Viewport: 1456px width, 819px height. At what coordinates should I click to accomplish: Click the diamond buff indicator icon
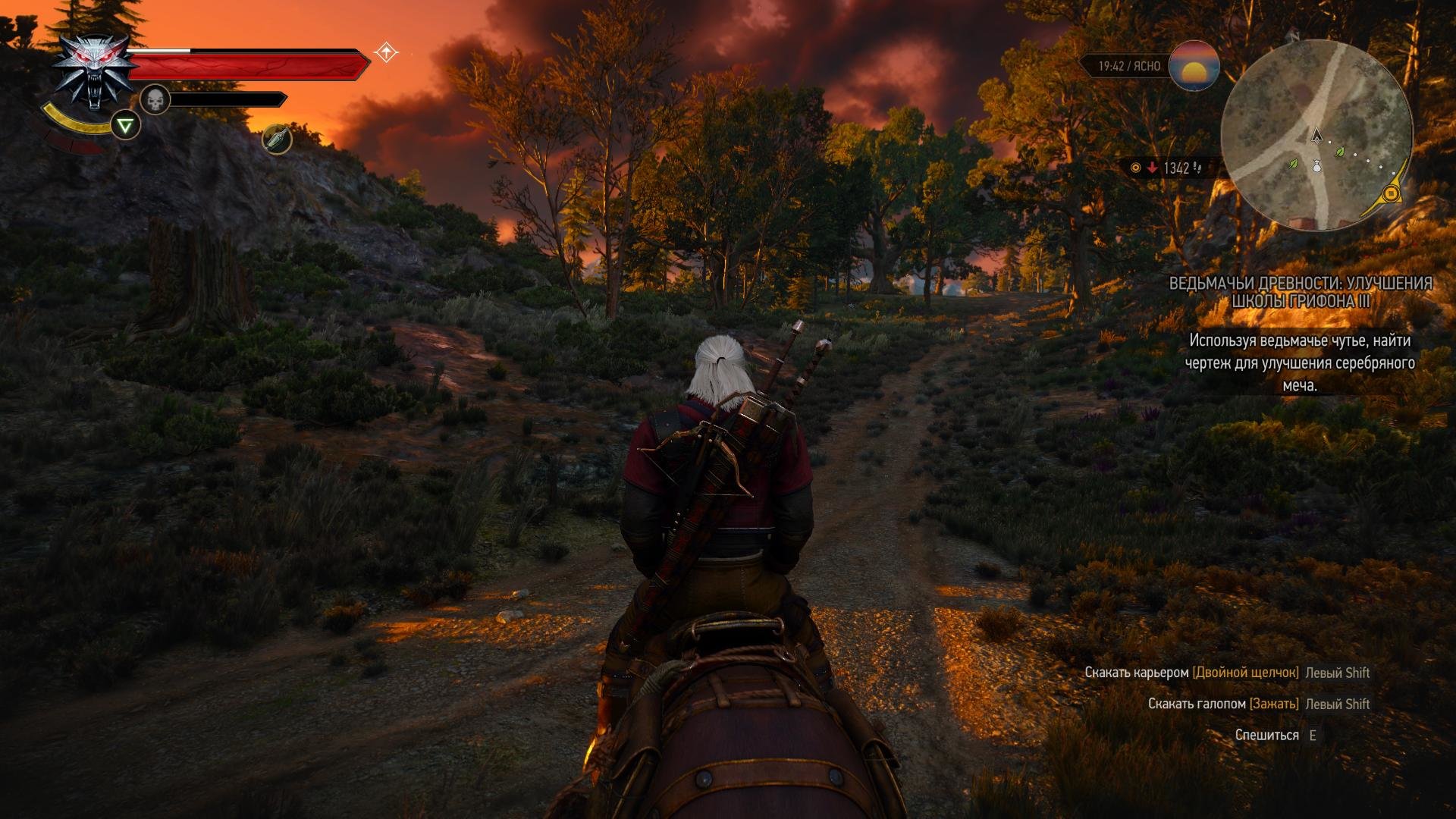coord(387,52)
